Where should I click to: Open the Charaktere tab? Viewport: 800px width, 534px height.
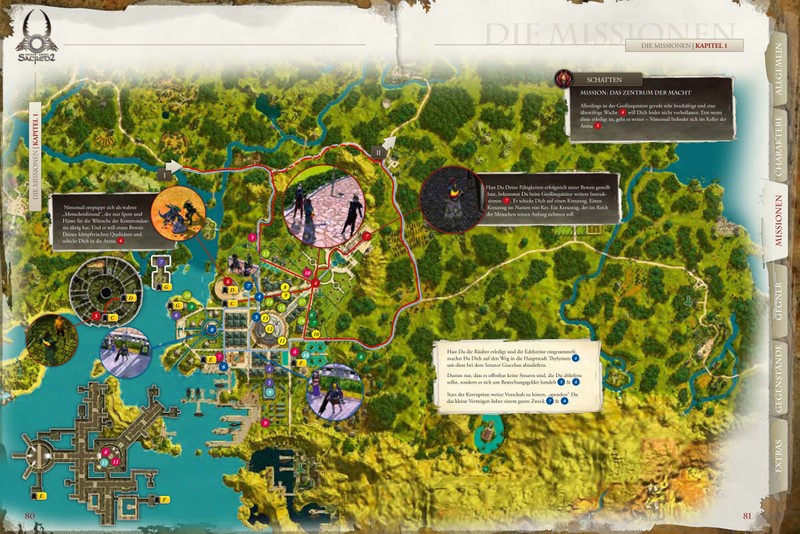[778, 154]
